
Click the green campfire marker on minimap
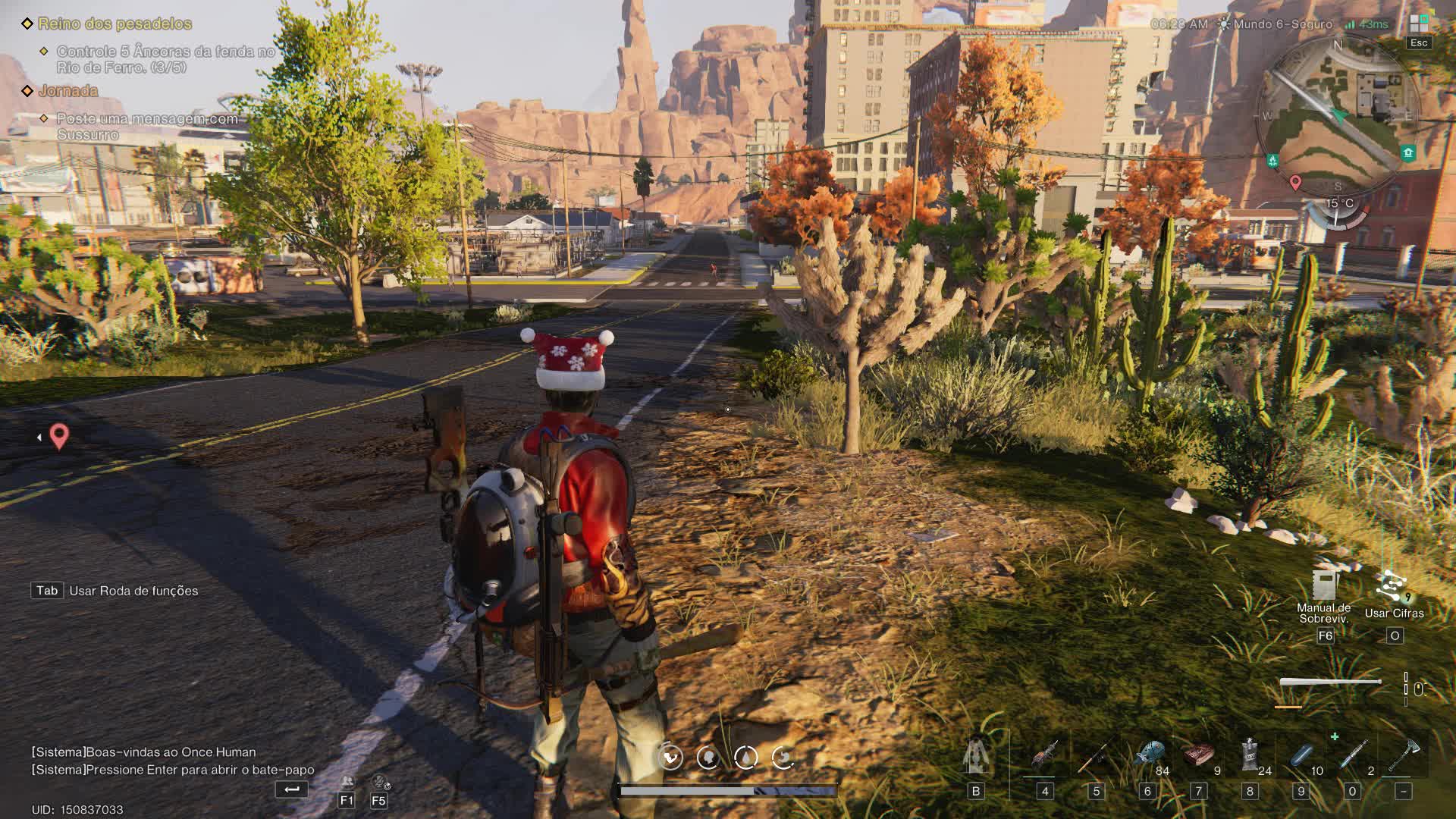coord(1272,161)
